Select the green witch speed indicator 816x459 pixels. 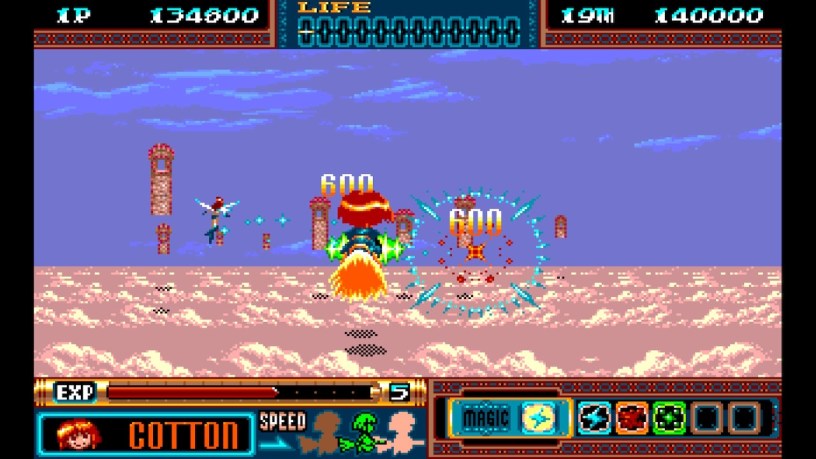pyautogui.click(x=366, y=430)
